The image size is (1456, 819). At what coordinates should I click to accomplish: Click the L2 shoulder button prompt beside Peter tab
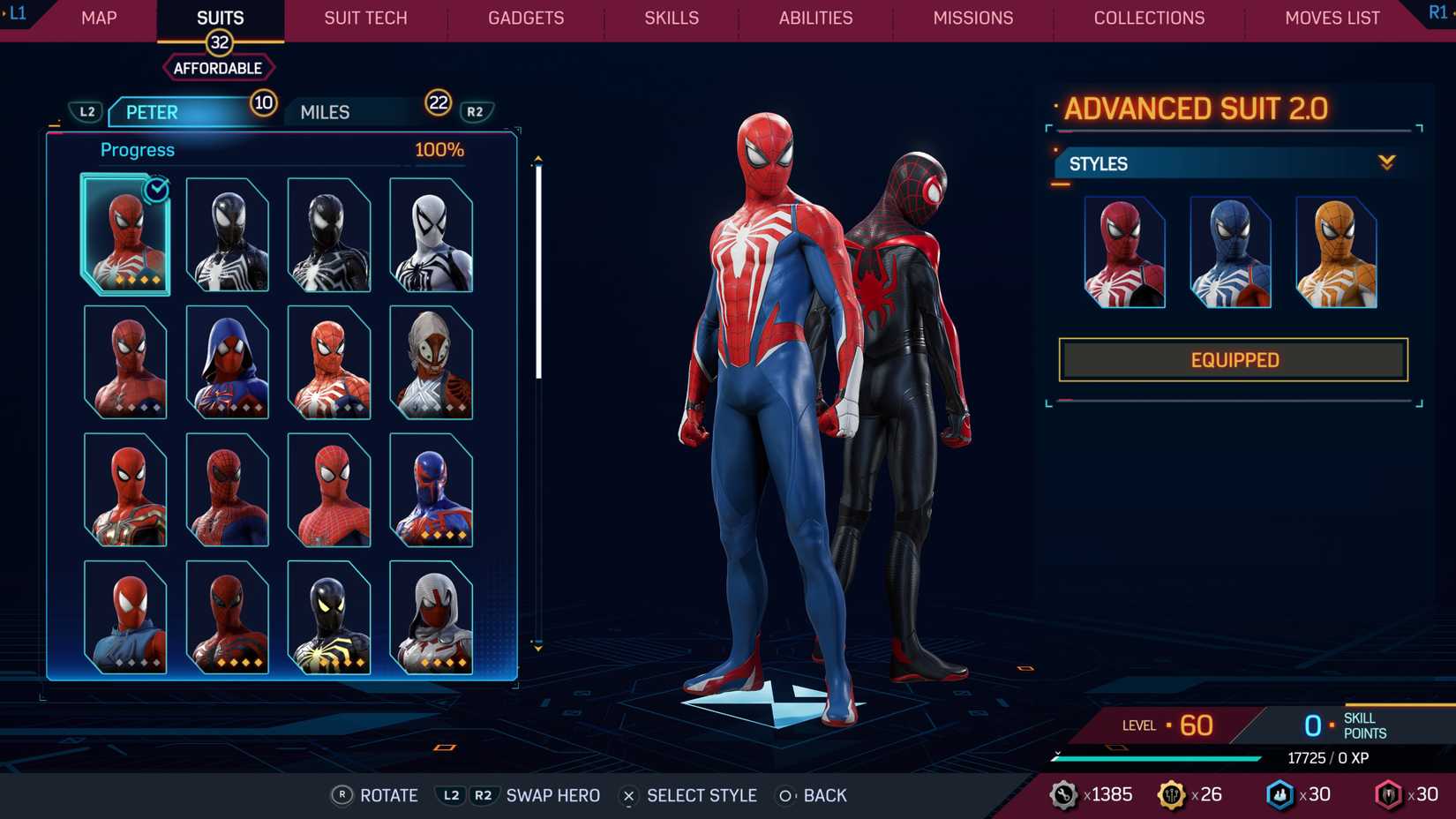pos(86,111)
